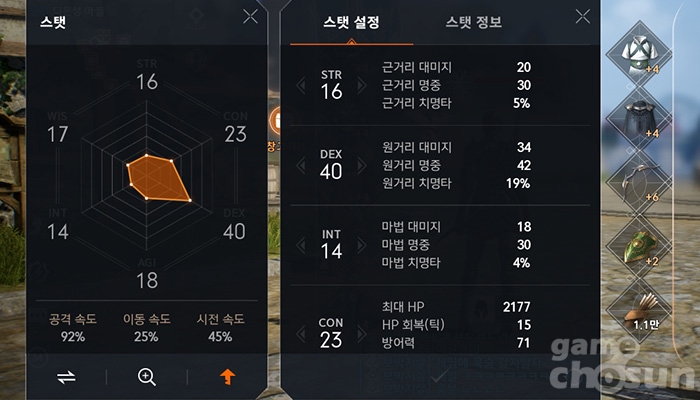The image size is (700, 400).
Task: Decrease STR with its left arrow
Action: click(x=301, y=86)
